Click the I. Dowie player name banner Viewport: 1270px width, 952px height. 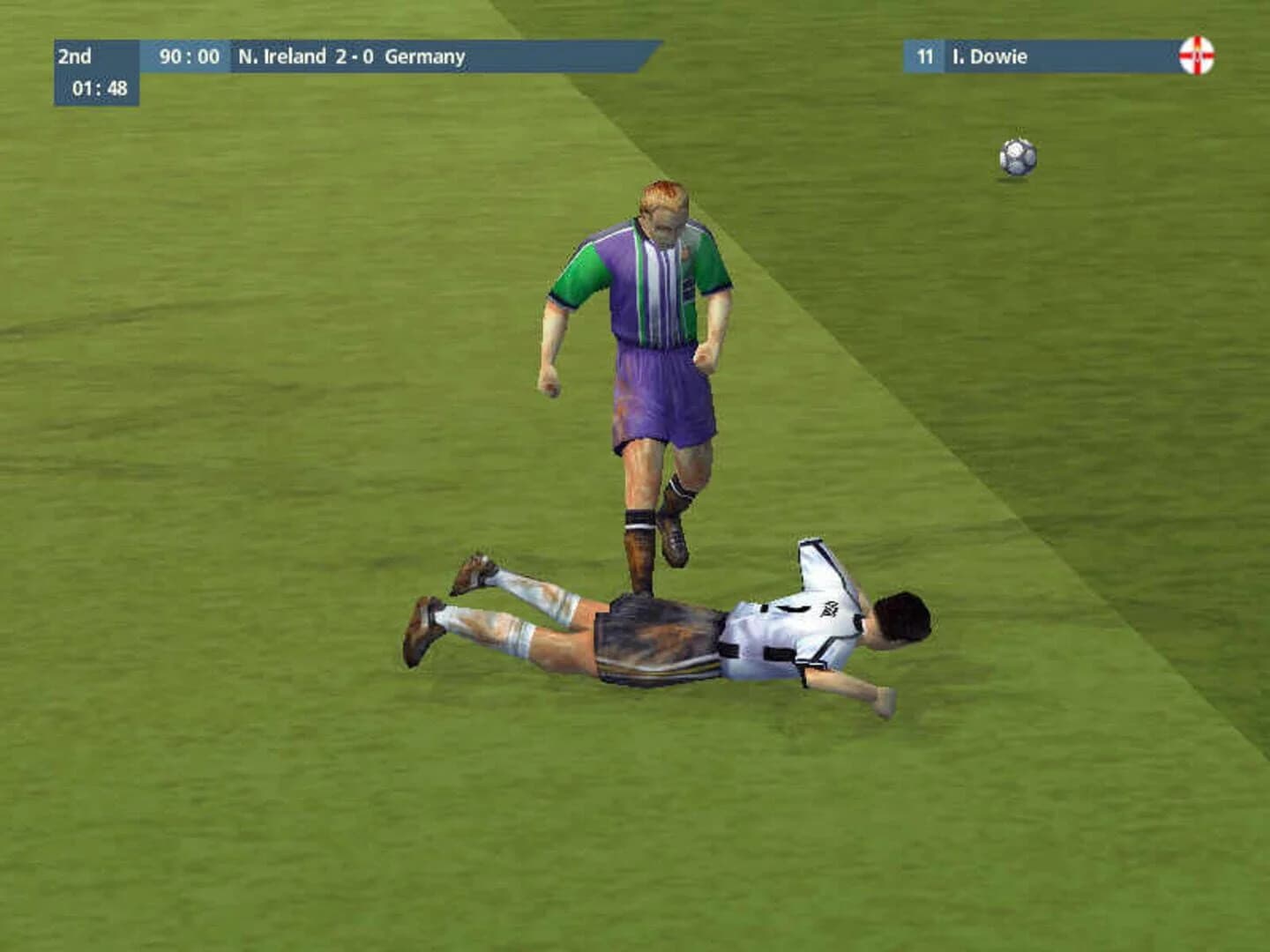990,56
